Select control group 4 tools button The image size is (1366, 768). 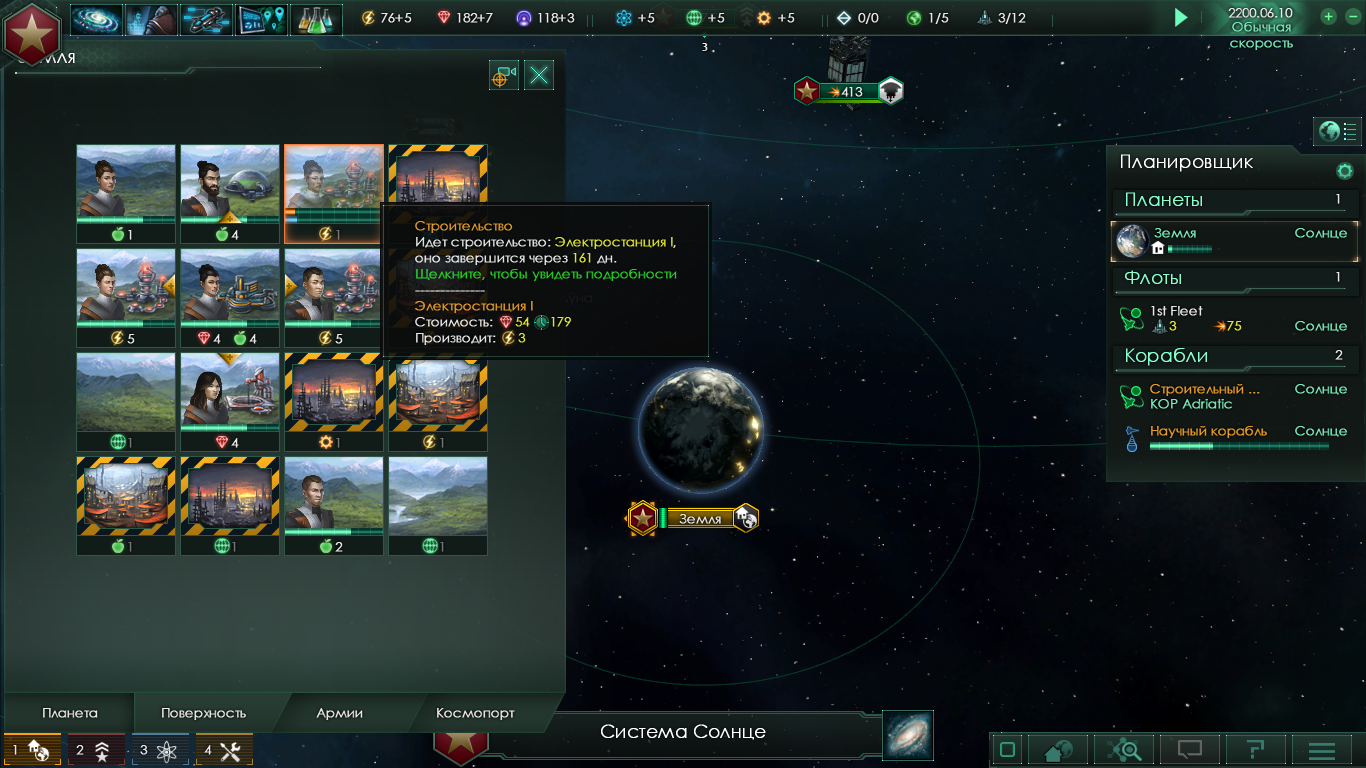coord(224,750)
